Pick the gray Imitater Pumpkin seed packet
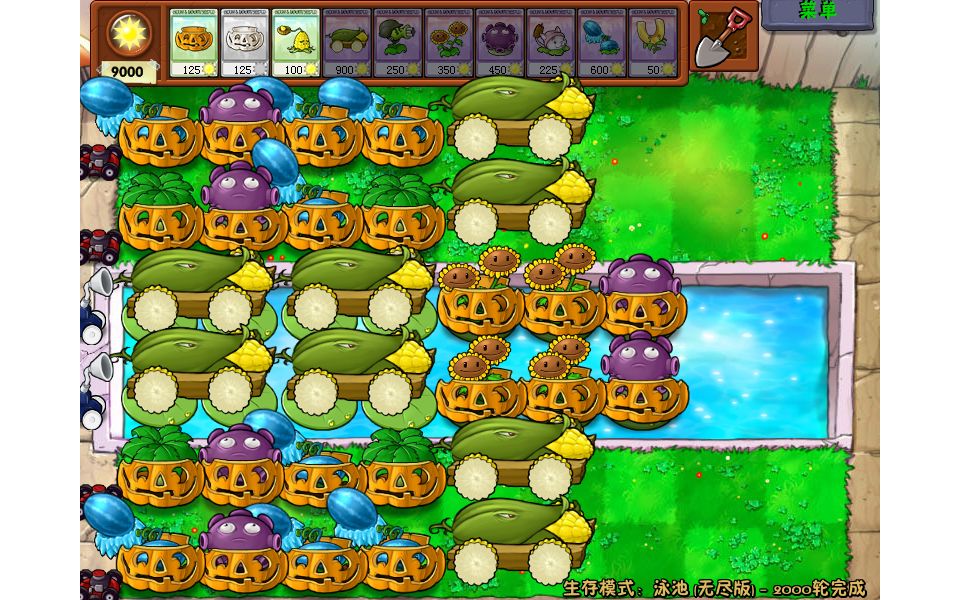 pyautogui.click(x=245, y=42)
